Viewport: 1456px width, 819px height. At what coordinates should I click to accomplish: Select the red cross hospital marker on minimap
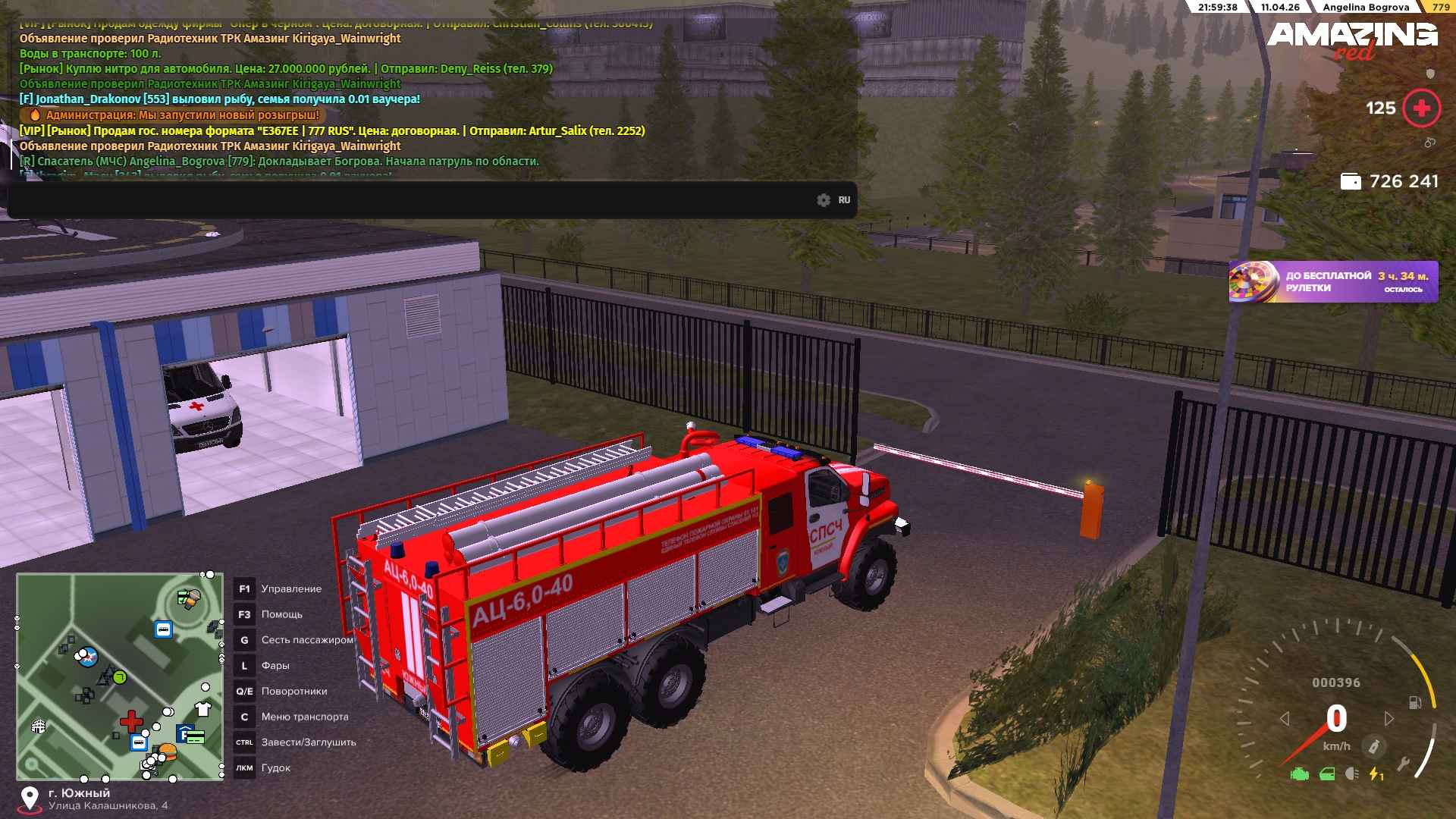point(132,720)
